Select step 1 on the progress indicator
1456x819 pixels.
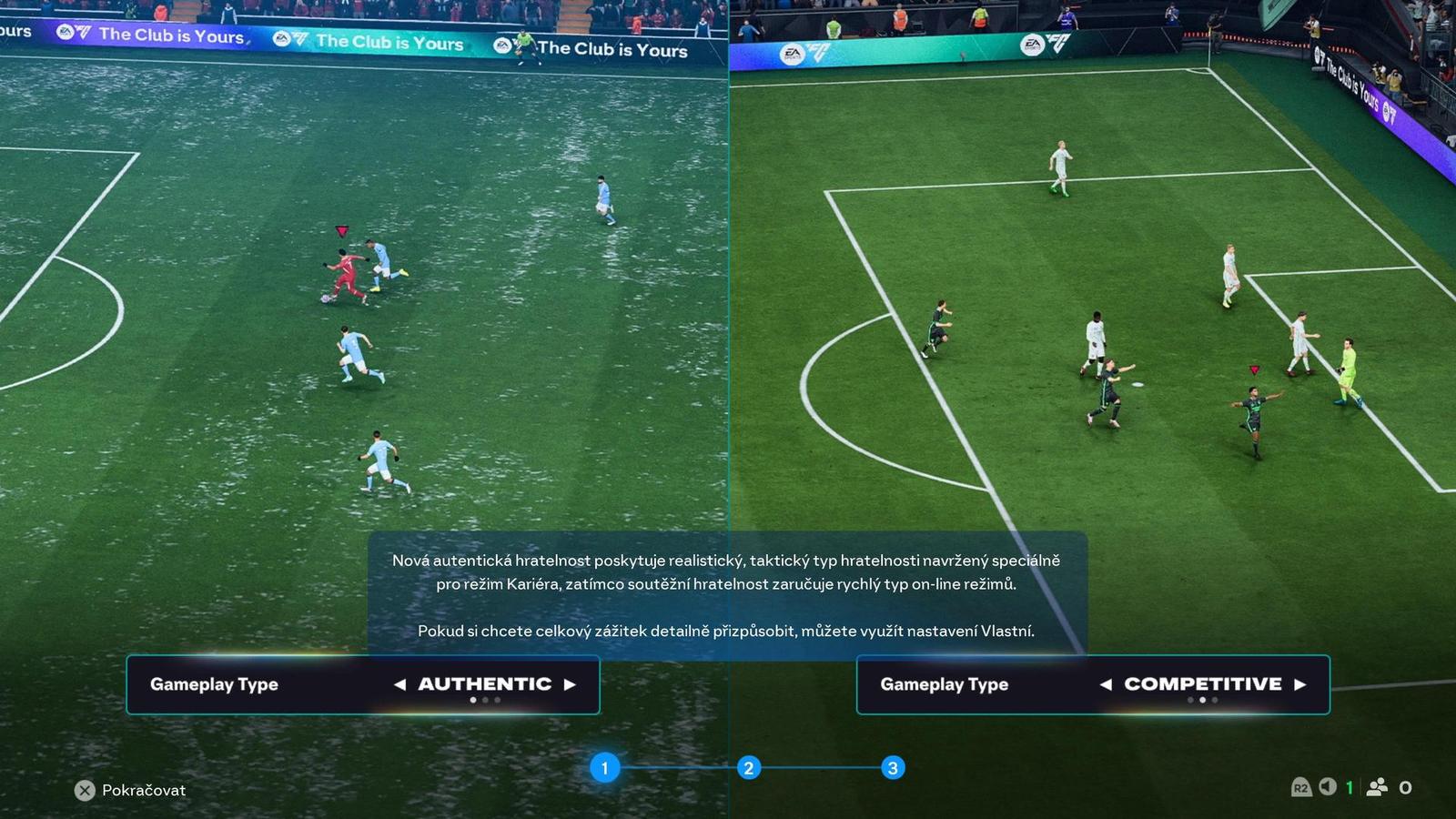[604, 767]
